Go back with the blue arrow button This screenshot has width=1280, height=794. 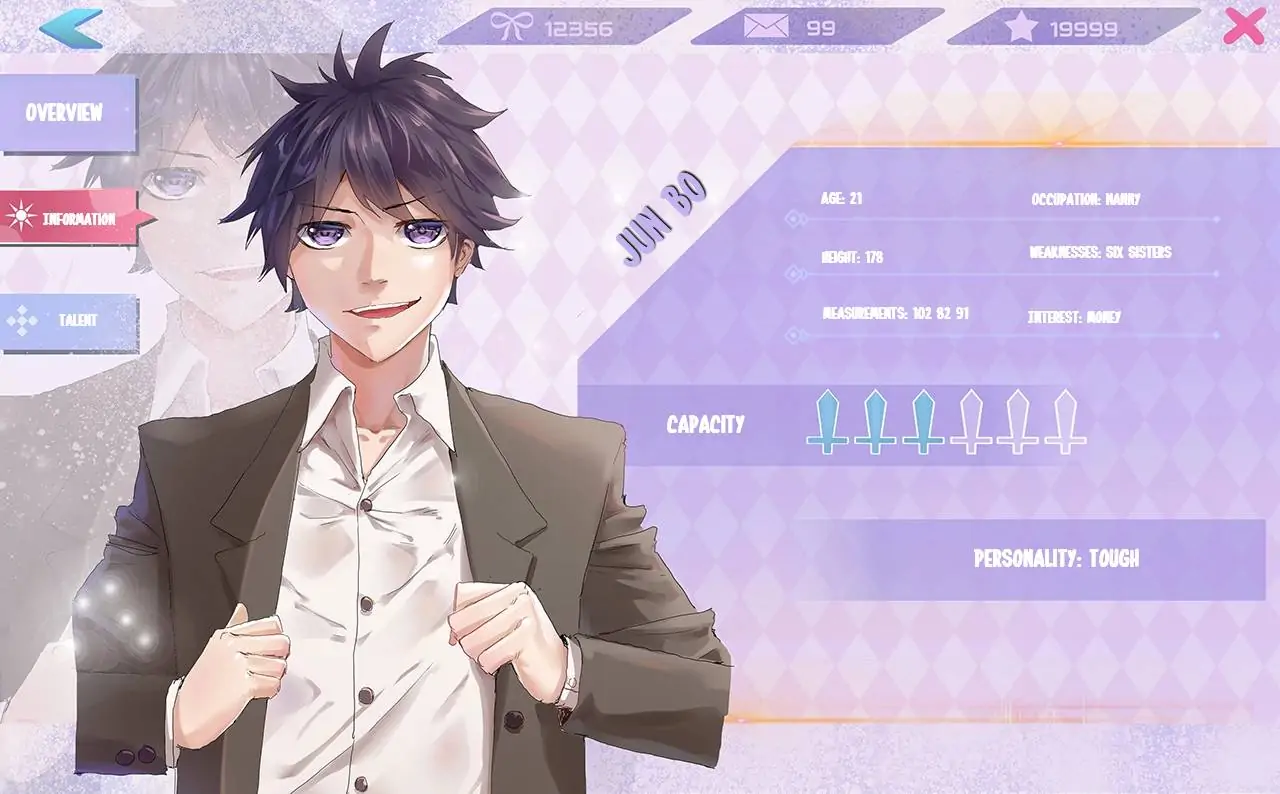pos(70,28)
